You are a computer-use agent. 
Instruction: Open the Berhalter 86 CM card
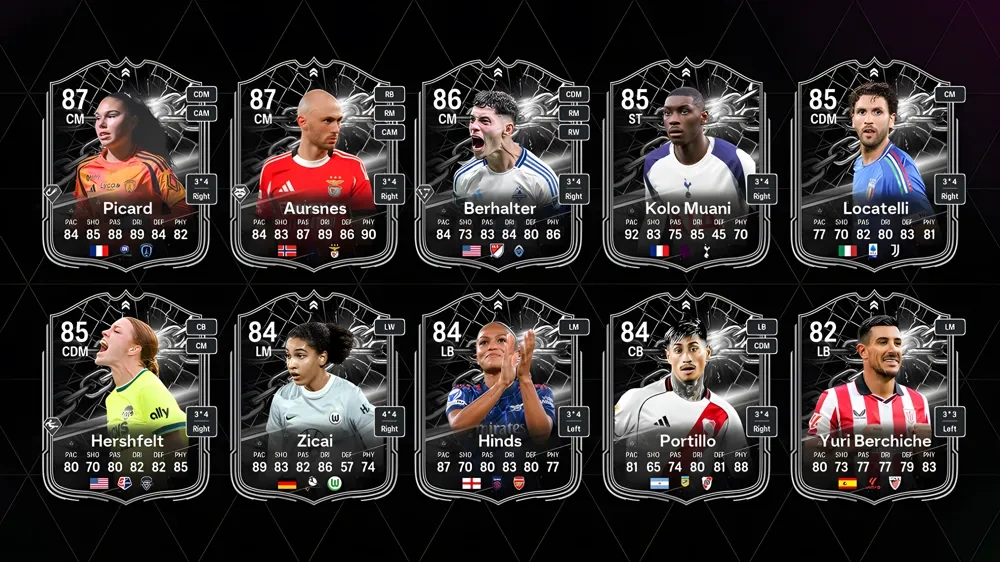point(500,165)
